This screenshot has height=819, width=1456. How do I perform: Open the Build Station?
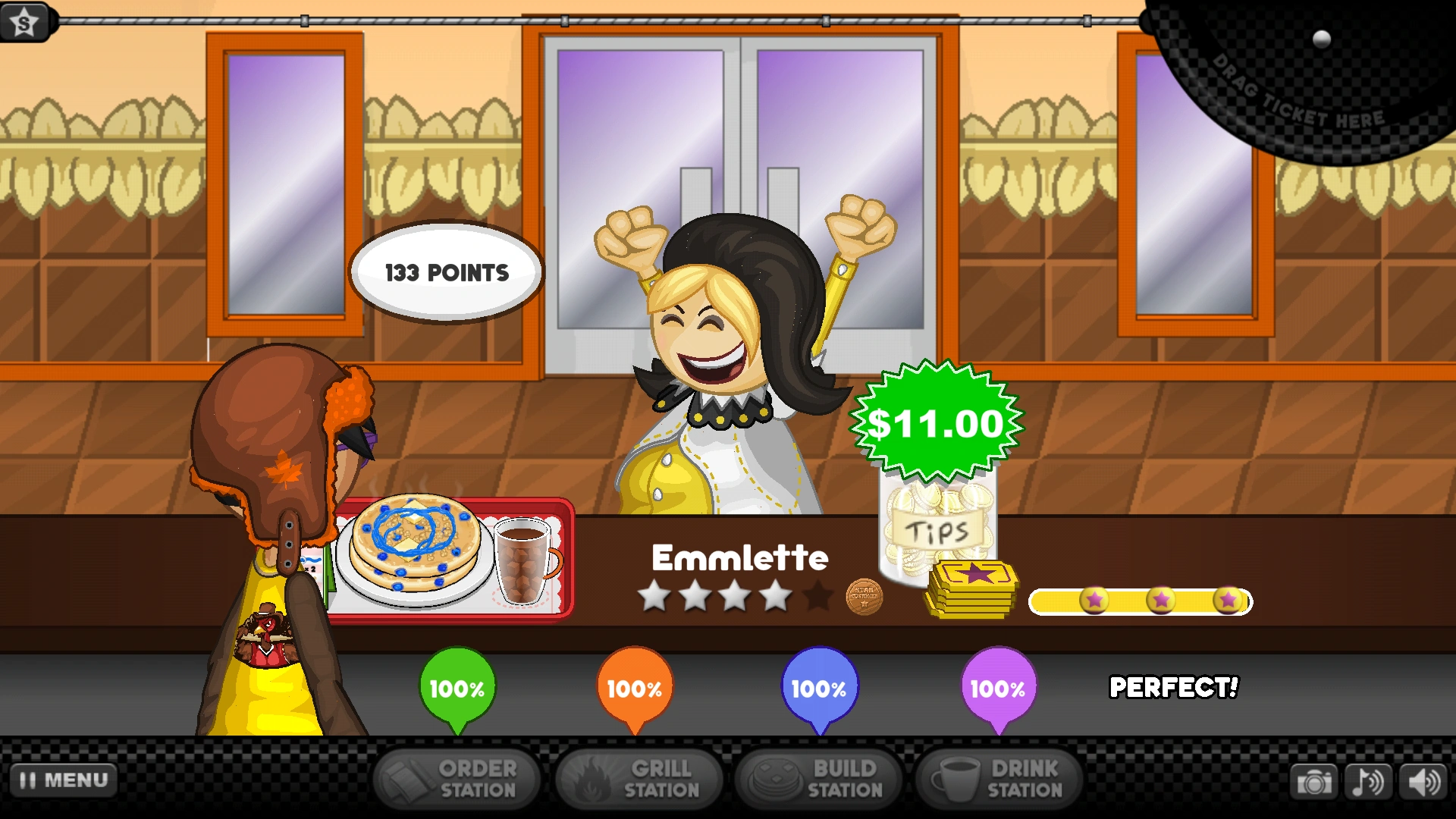(818, 779)
